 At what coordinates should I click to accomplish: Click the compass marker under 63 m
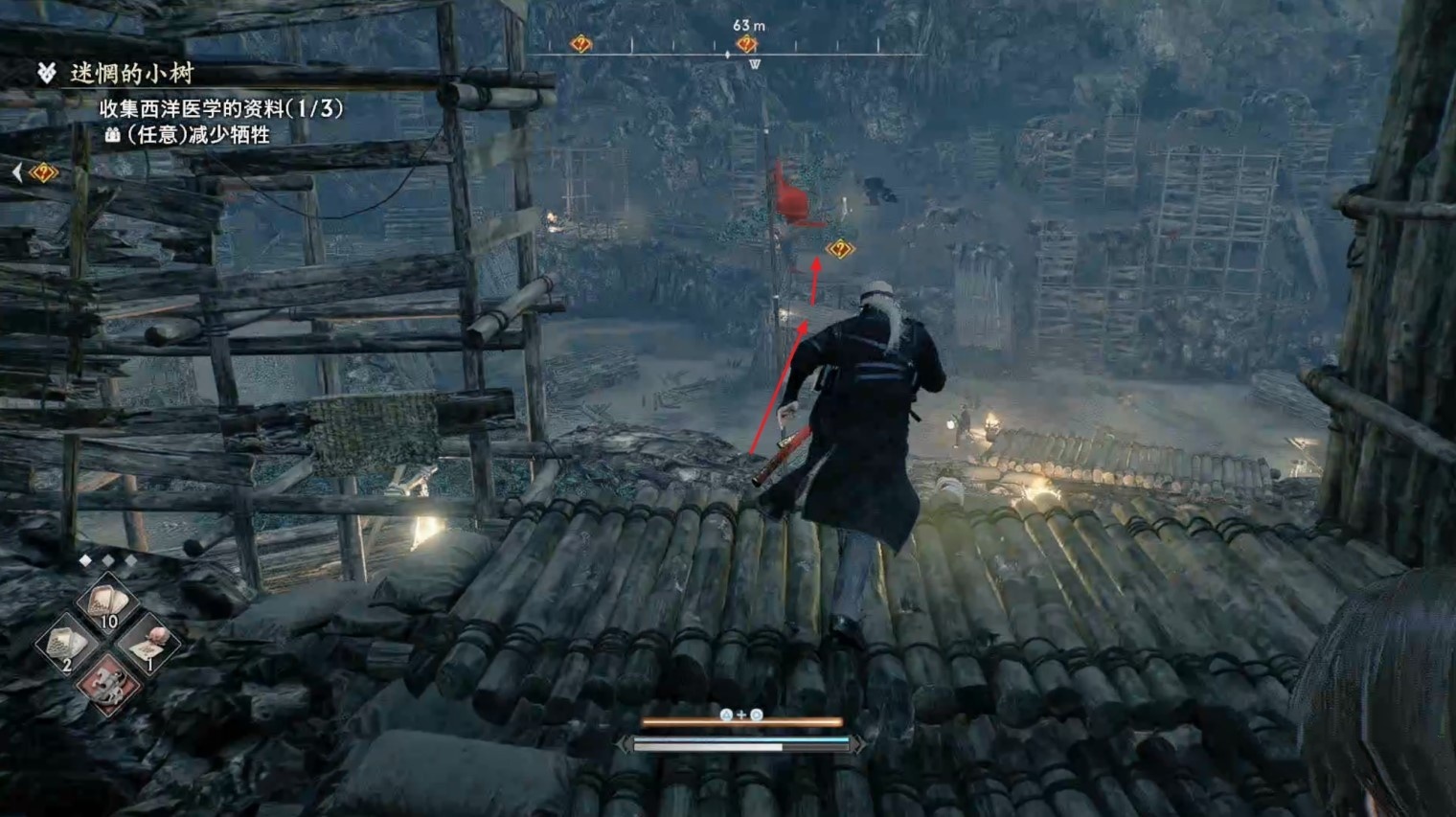pos(747,44)
